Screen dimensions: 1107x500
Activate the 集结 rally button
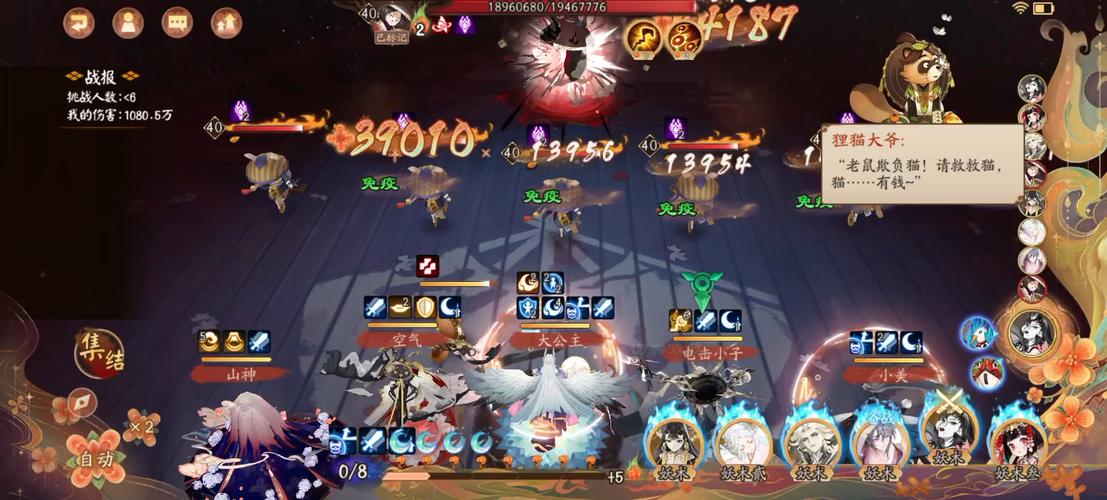coord(100,352)
